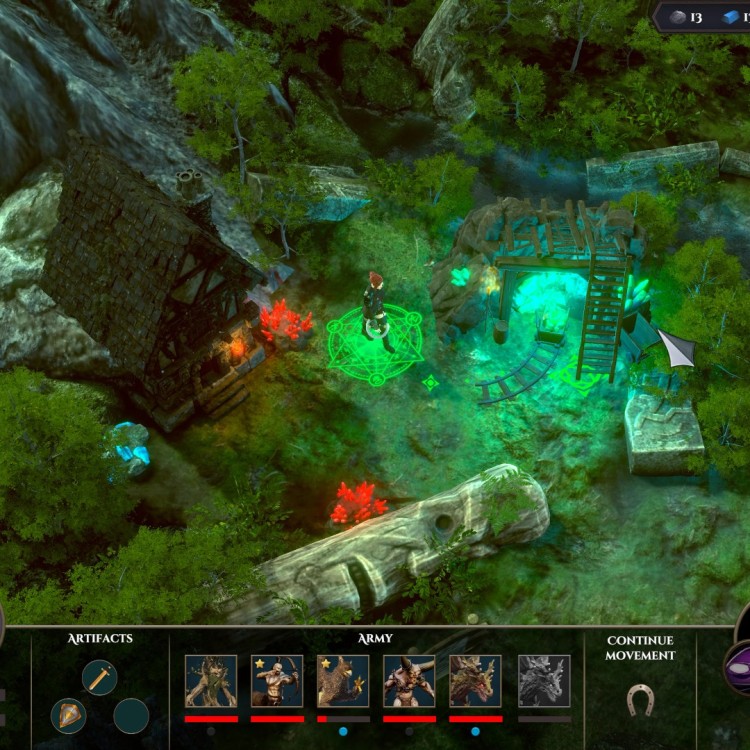Click the greyed-out dragon army slot
This screenshot has height=750, width=750.
(544, 681)
